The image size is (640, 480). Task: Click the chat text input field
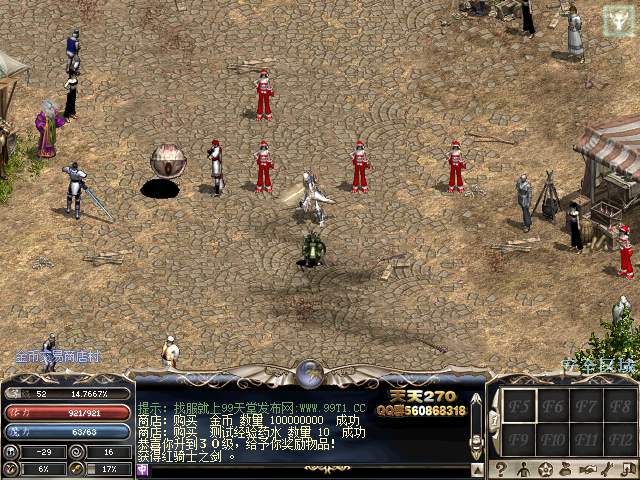(300, 469)
